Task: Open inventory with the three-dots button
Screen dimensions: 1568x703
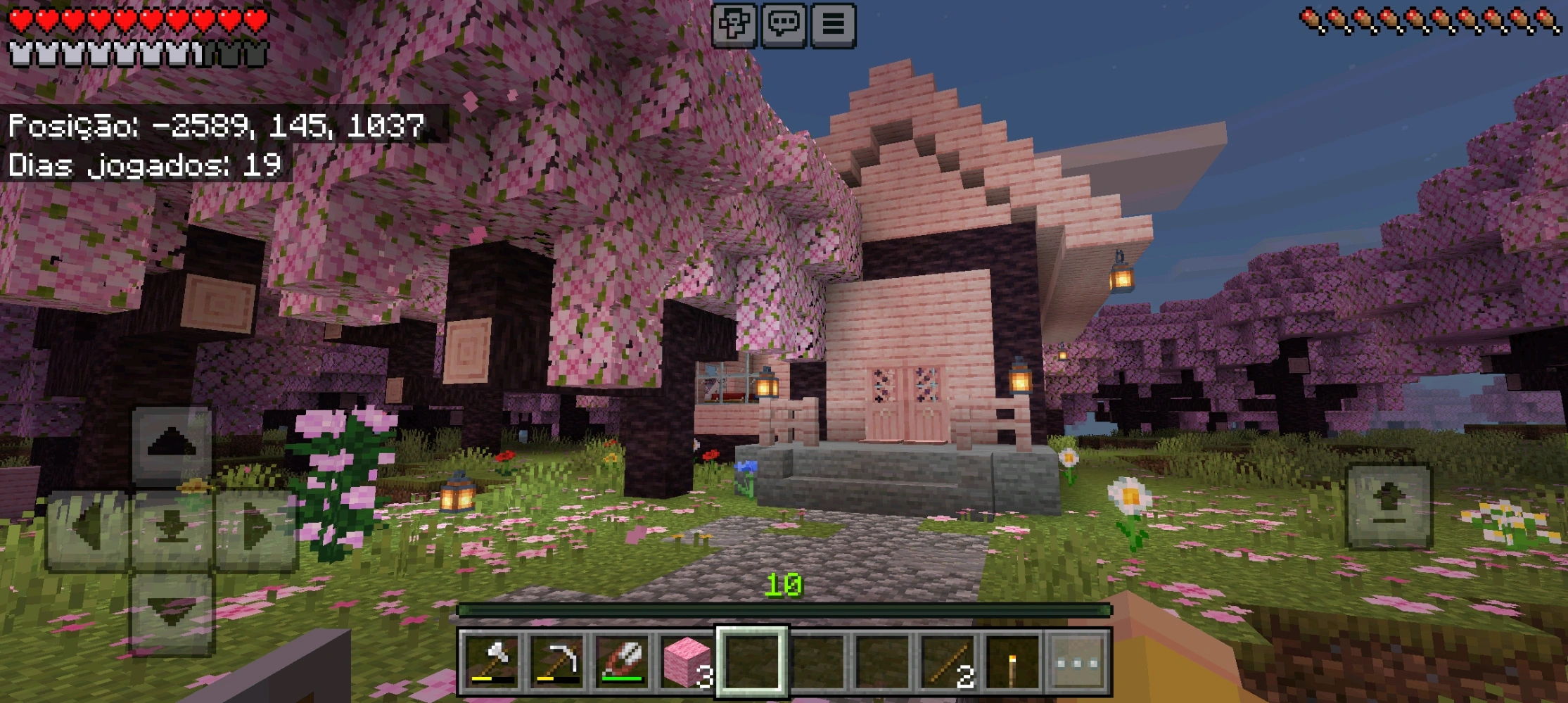Action: coord(1077,661)
